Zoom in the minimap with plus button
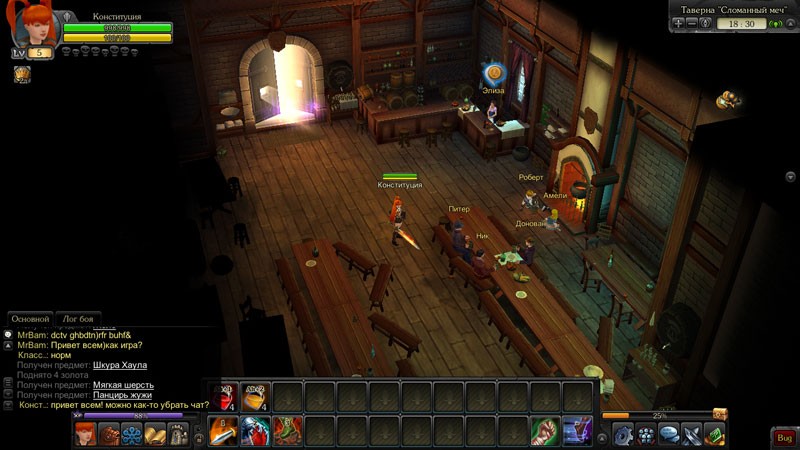The height and width of the screenshot is (450, 800). [x=679, y=23]
